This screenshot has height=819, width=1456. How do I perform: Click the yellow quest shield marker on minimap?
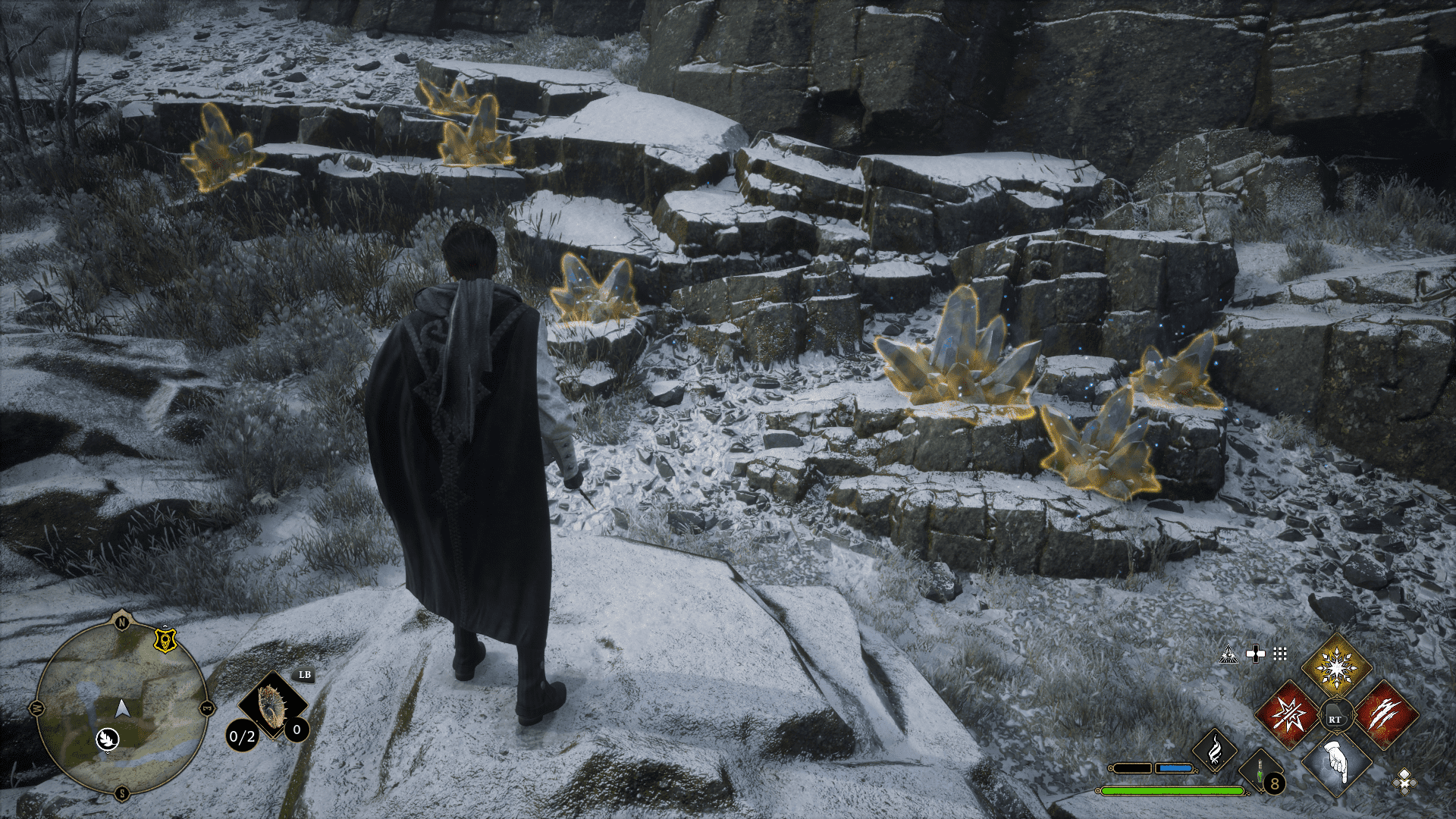[165, 641]
